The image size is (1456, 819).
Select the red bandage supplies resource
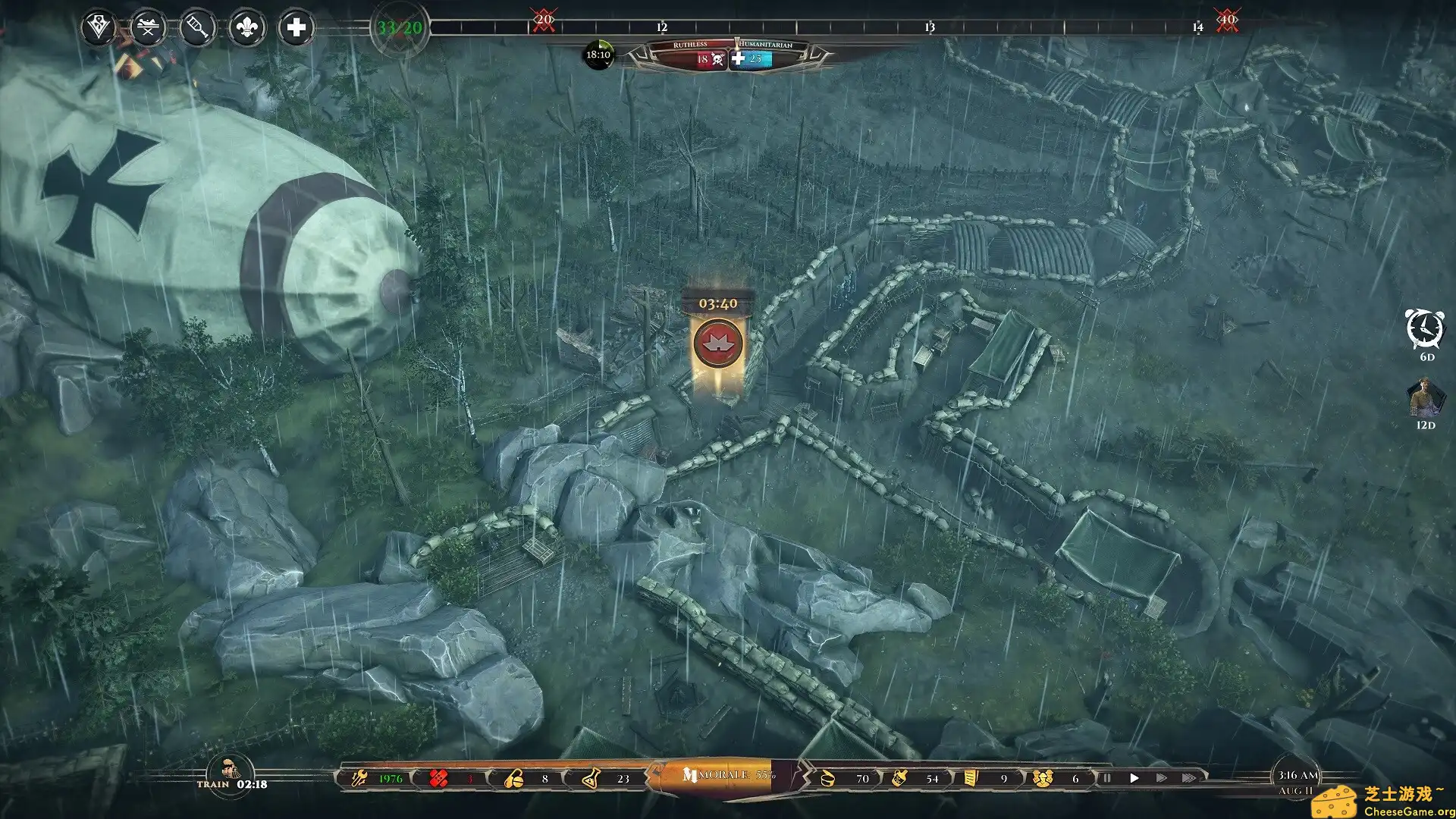[438, 779]
